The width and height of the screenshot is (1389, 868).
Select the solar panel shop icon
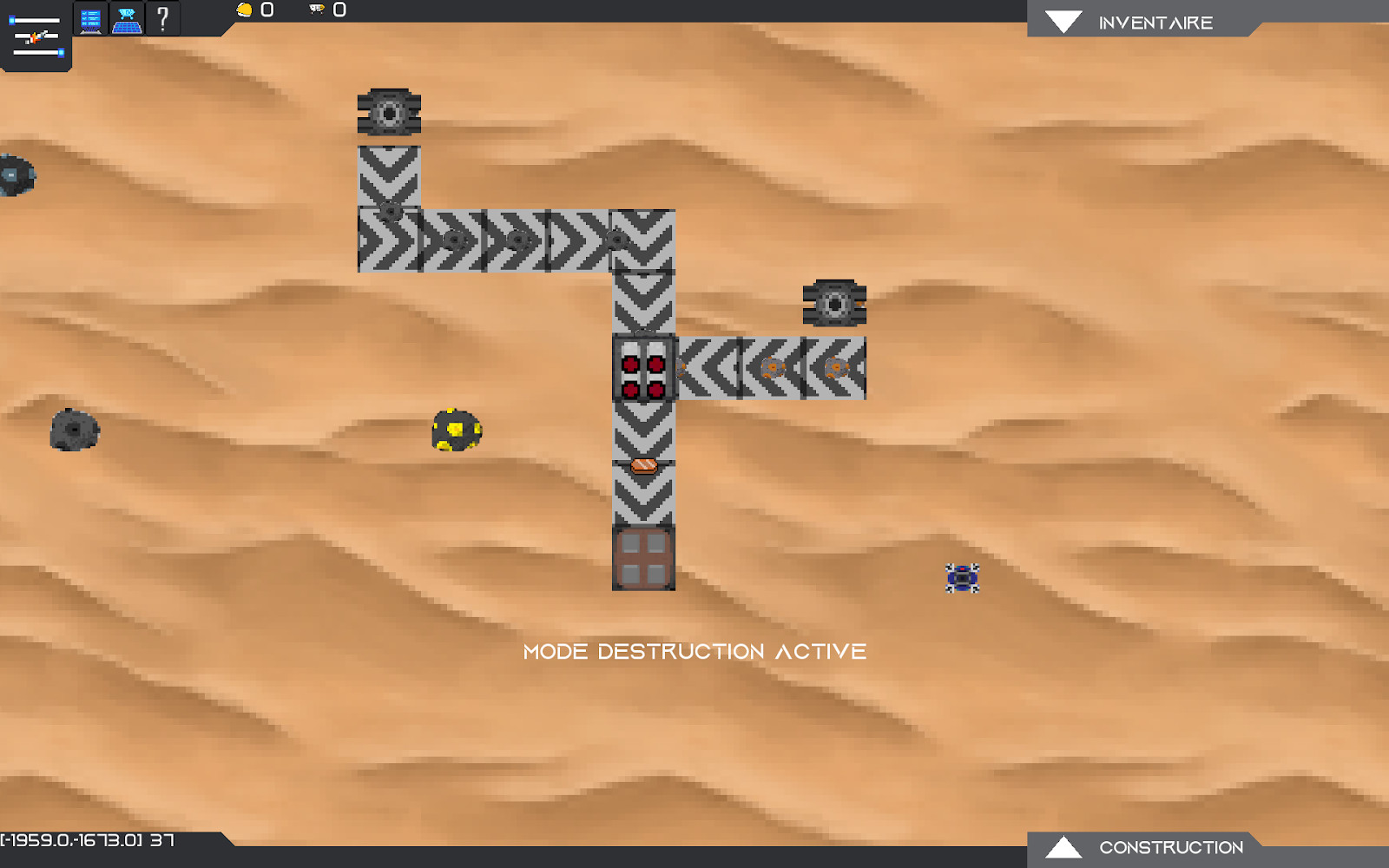pyautogui.click(x=127, y=19)
